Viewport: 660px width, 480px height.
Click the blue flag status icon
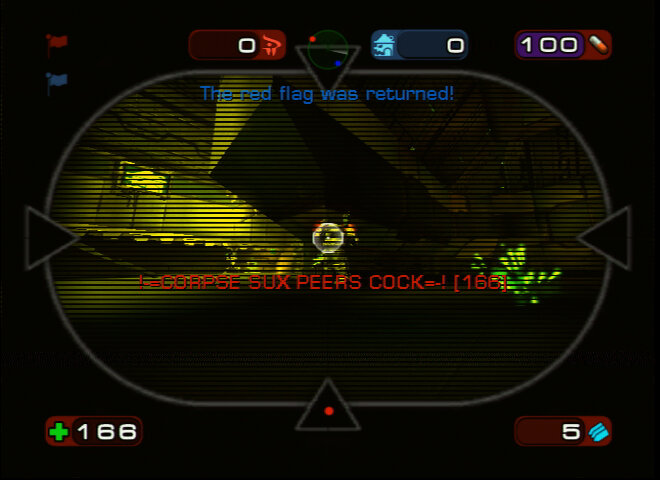56,83
